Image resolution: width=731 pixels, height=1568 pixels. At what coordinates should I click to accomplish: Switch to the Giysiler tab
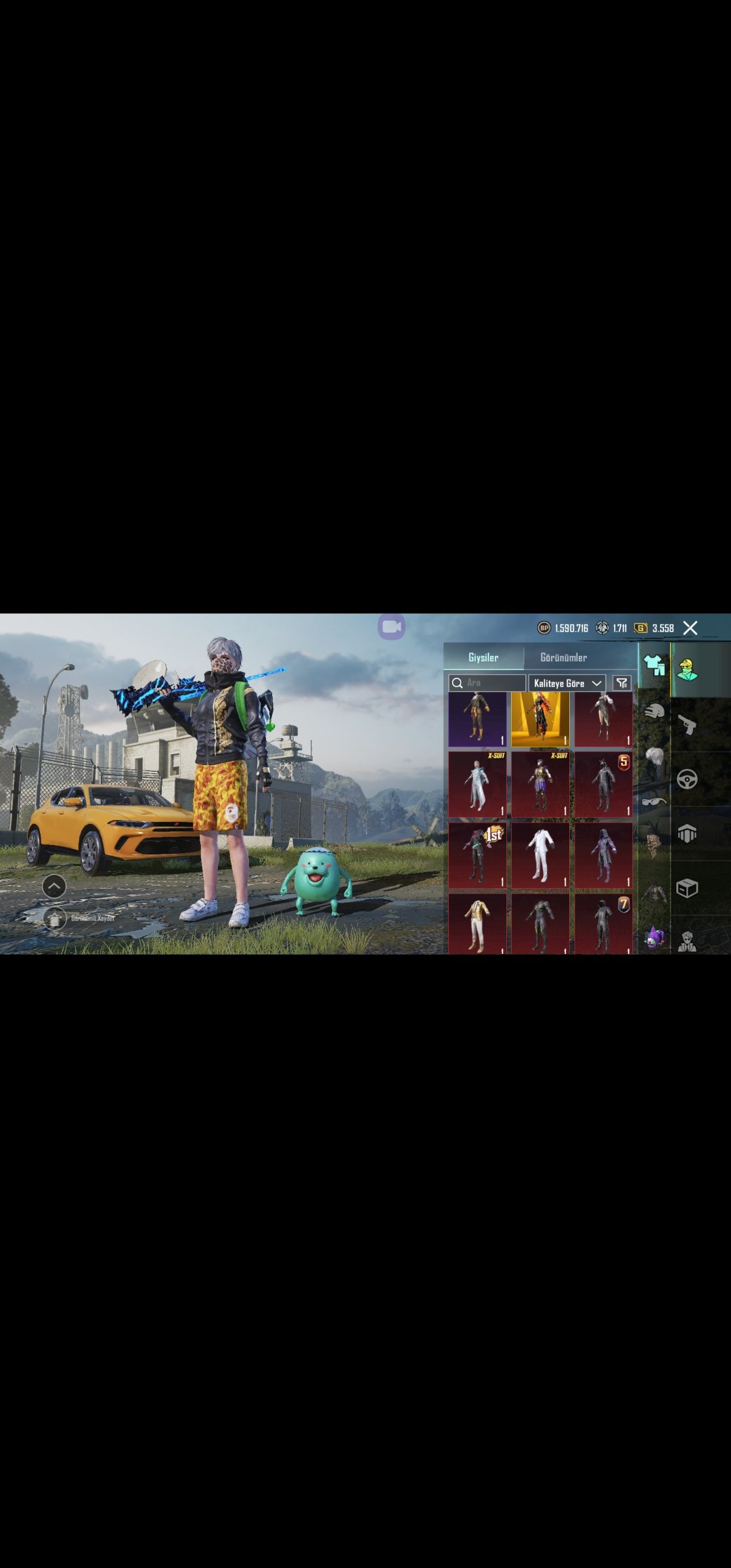pos(483,657)
